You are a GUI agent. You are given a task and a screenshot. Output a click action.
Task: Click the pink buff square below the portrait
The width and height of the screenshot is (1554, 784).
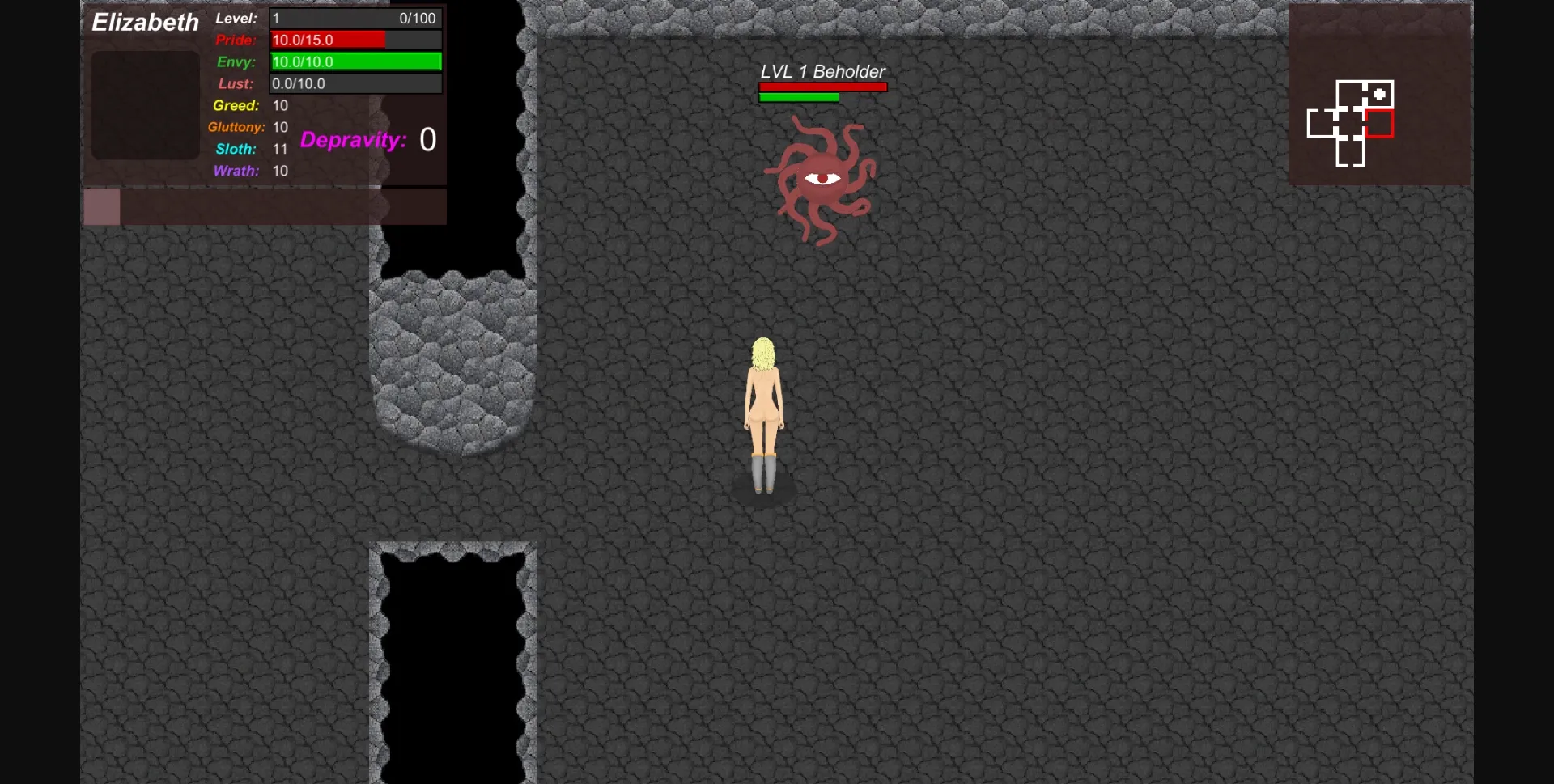(100, 206)
